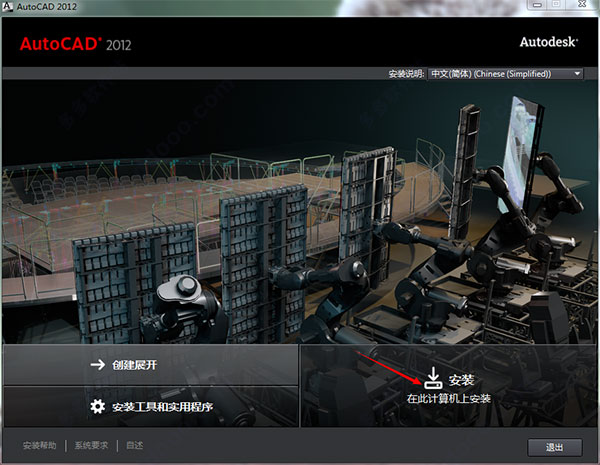
Task: Open the installer language dropdown
Action: tap(506, 74)
